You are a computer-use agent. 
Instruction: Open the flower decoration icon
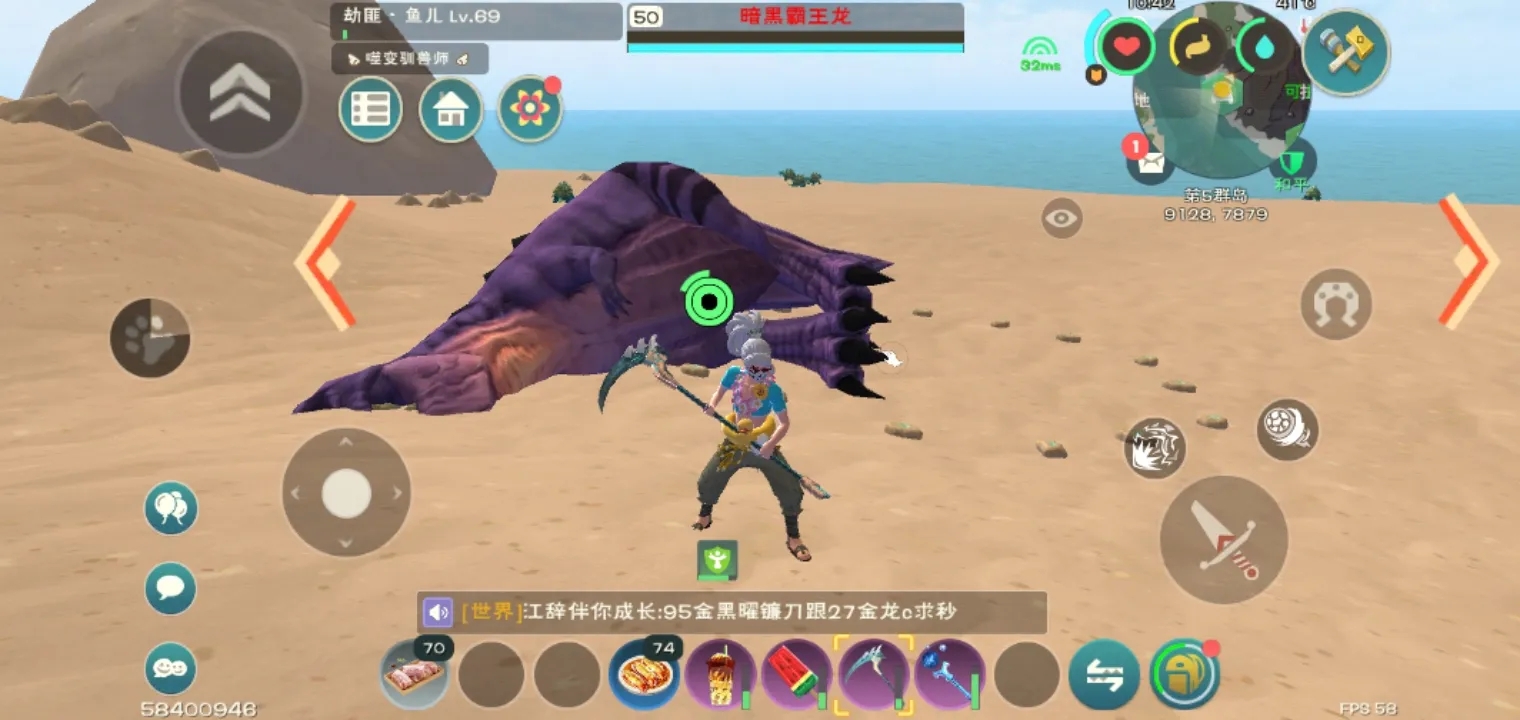coord(529,110)
